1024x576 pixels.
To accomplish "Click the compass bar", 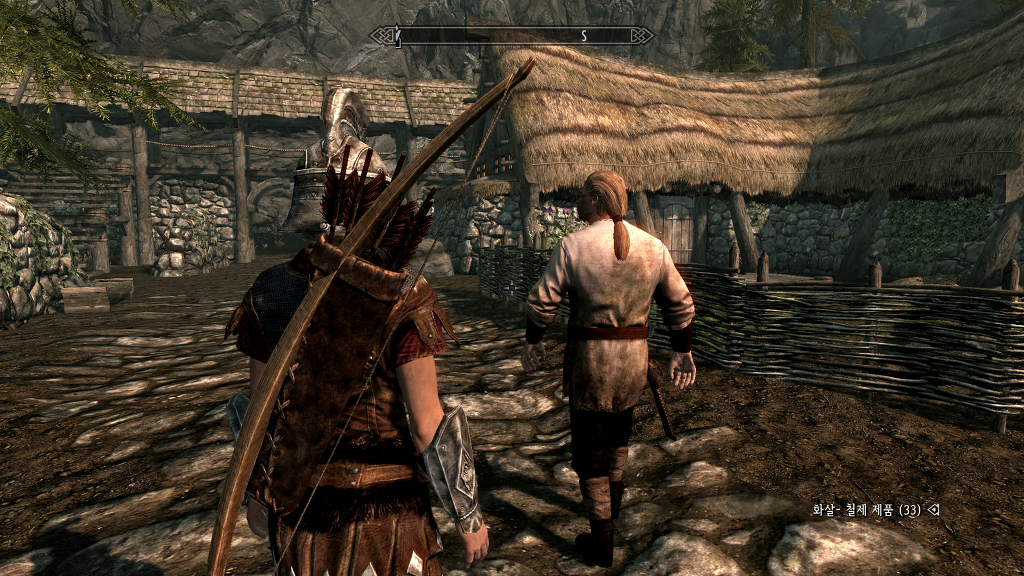I will (x=511, y=36).
